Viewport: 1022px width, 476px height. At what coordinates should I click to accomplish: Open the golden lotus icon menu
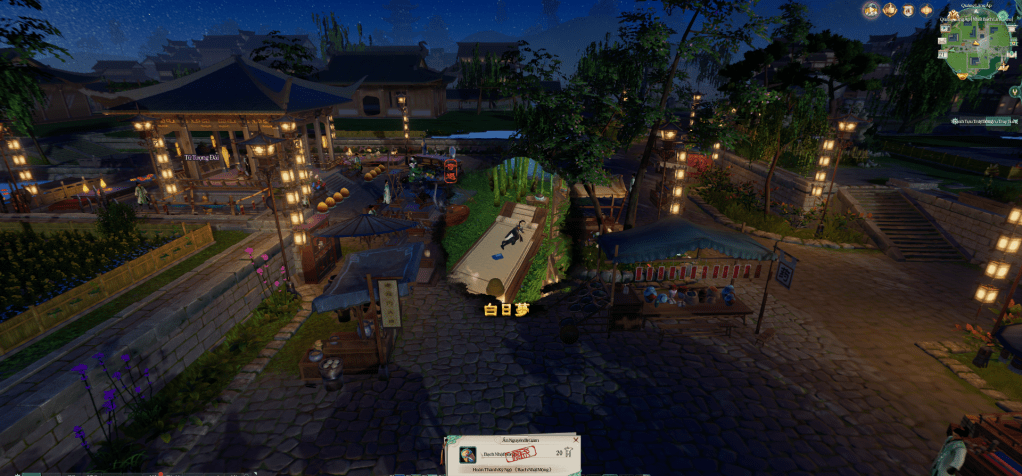pos(889,10)
